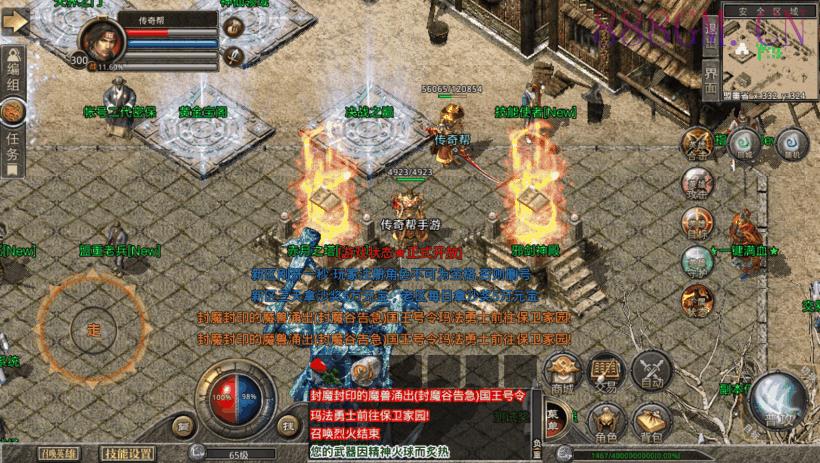Image resolution: width=820 pixels, height=463 pixels.
Task: Open the 角色 character sheet
Action: 603,420
